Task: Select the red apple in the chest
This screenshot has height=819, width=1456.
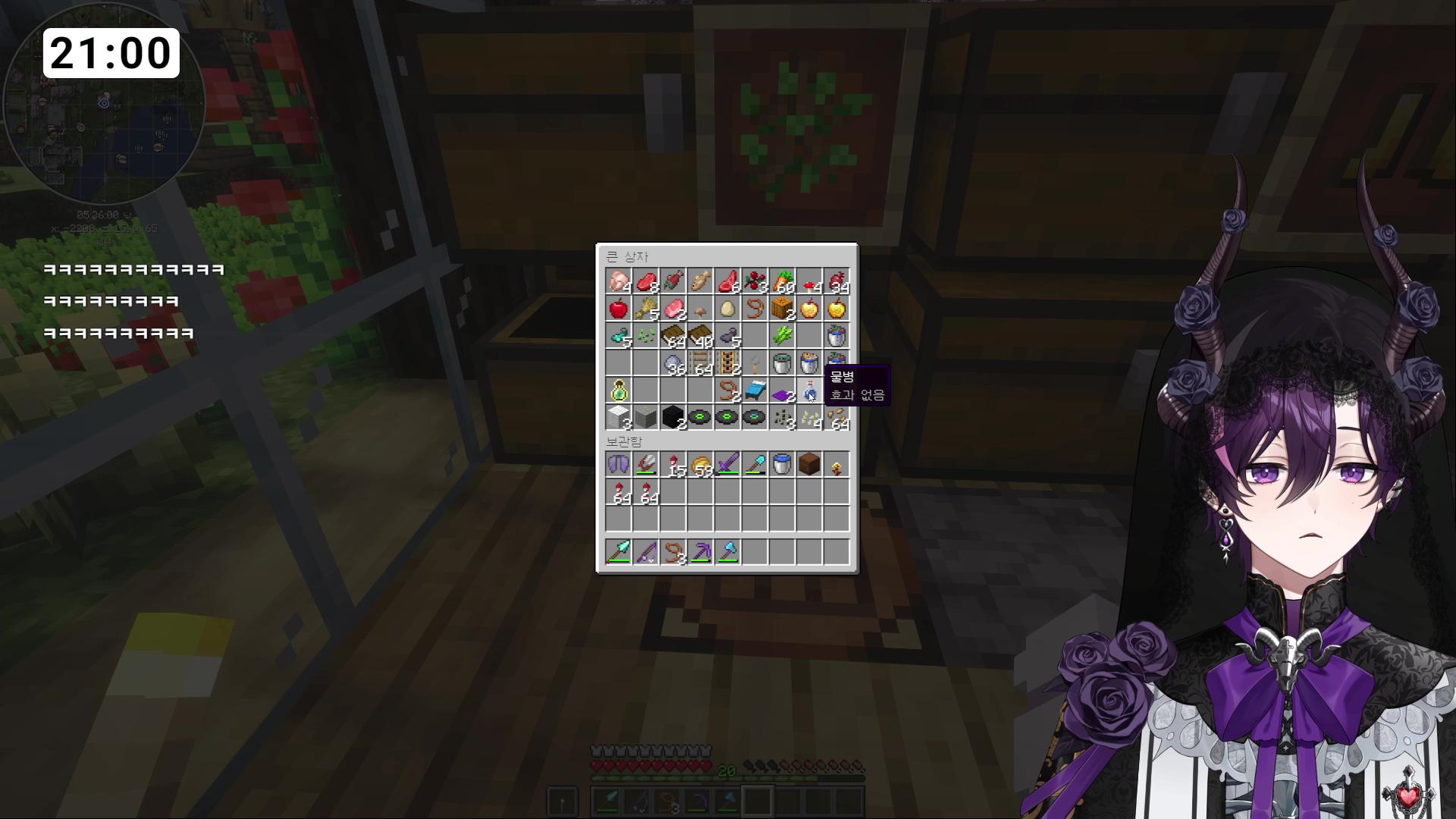Action: click(x=619, y=309)
